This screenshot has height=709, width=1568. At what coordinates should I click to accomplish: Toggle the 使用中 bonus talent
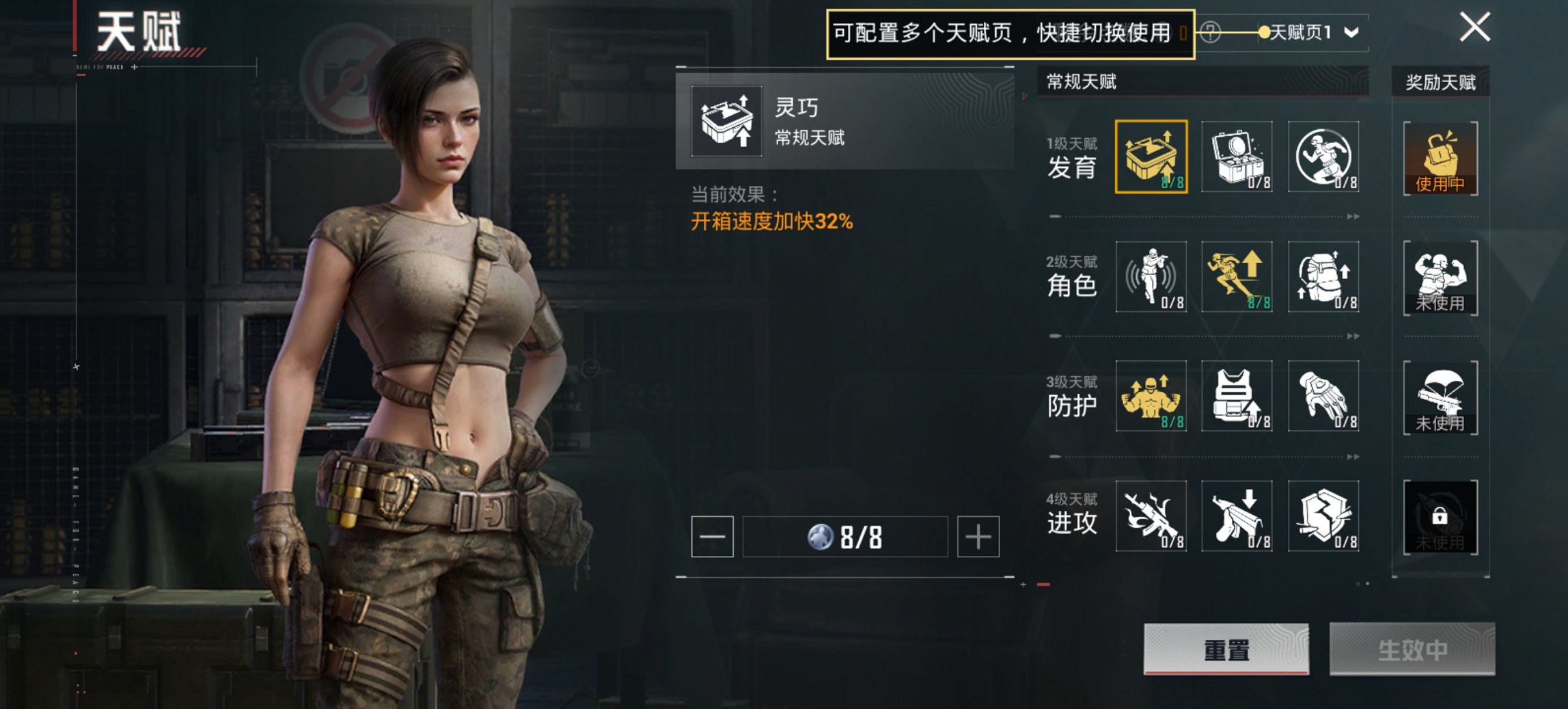[1440, 157]
